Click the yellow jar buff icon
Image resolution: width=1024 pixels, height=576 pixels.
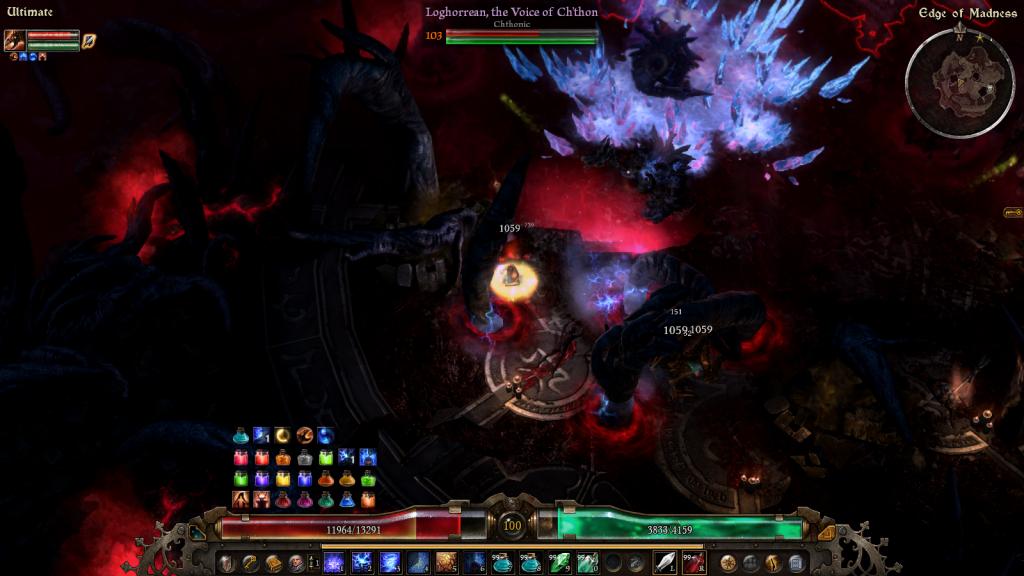tap(283, 479)
